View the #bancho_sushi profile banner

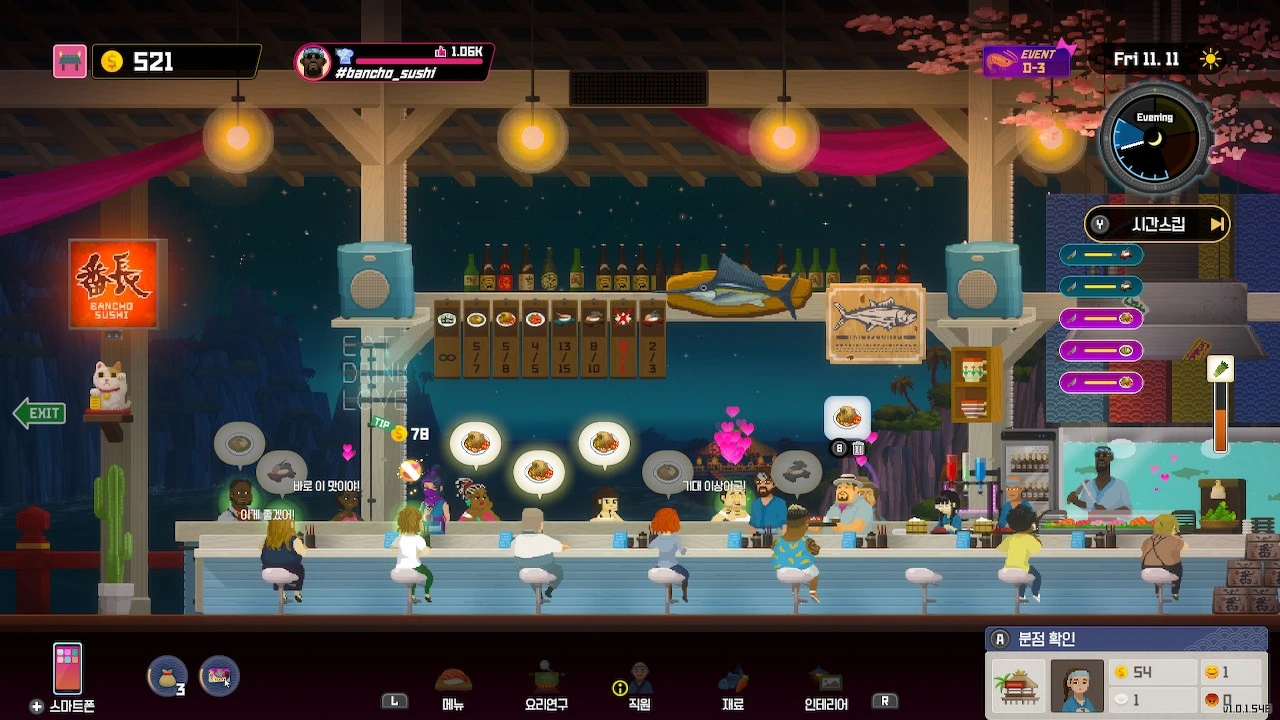tap(395, 62)
